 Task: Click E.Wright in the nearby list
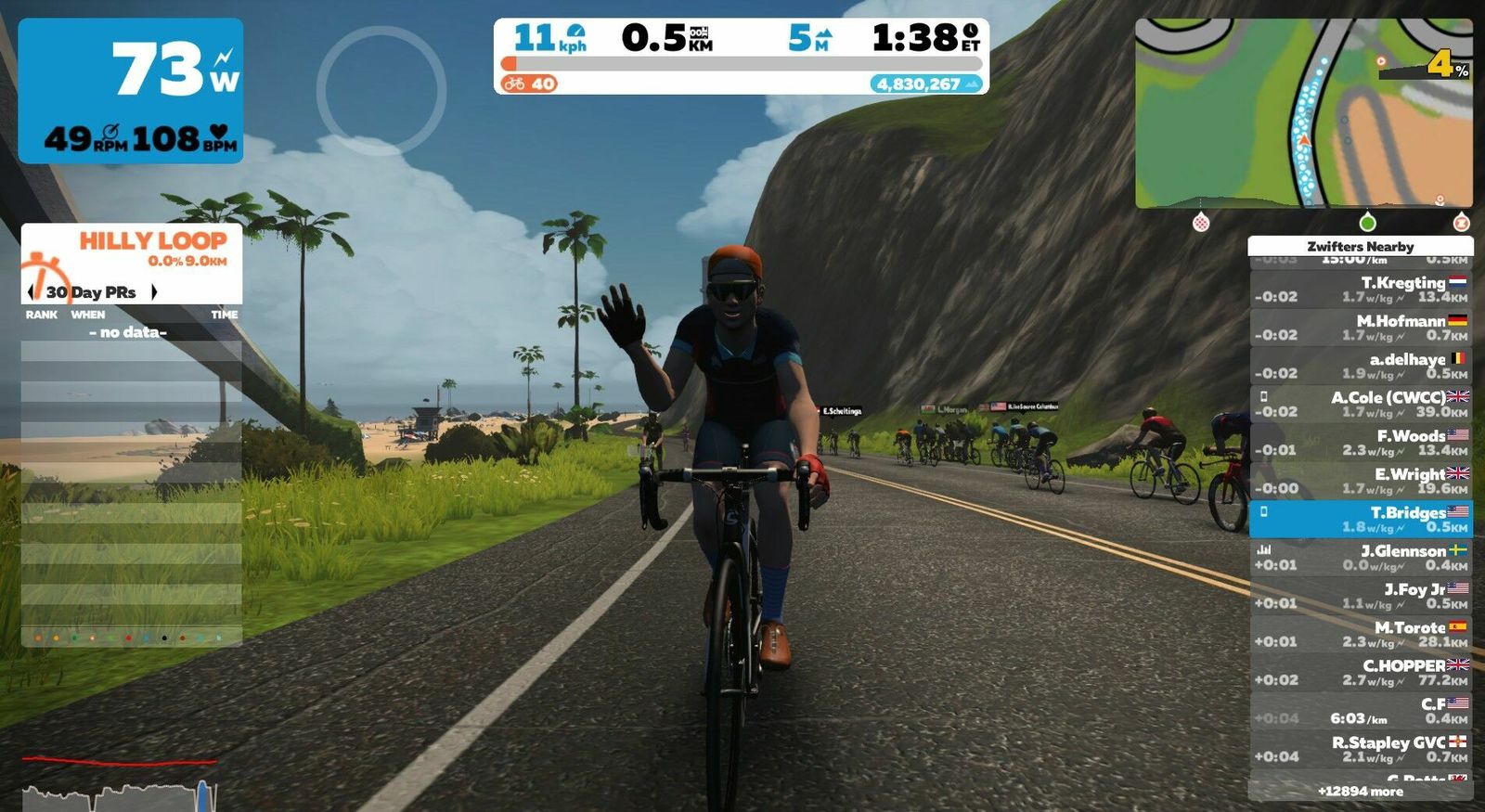1361,481
